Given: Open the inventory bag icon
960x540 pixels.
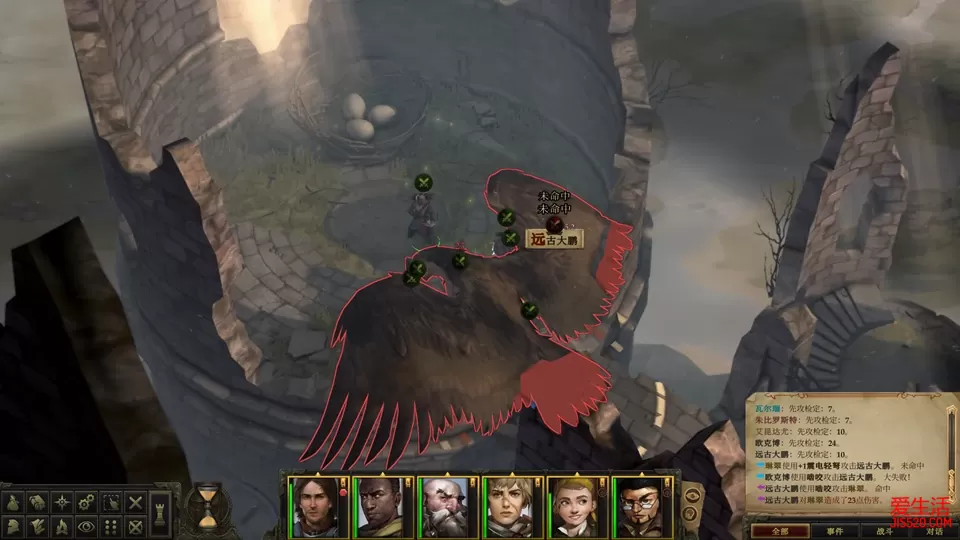Looking at the screenshot, I should [12, 502].
